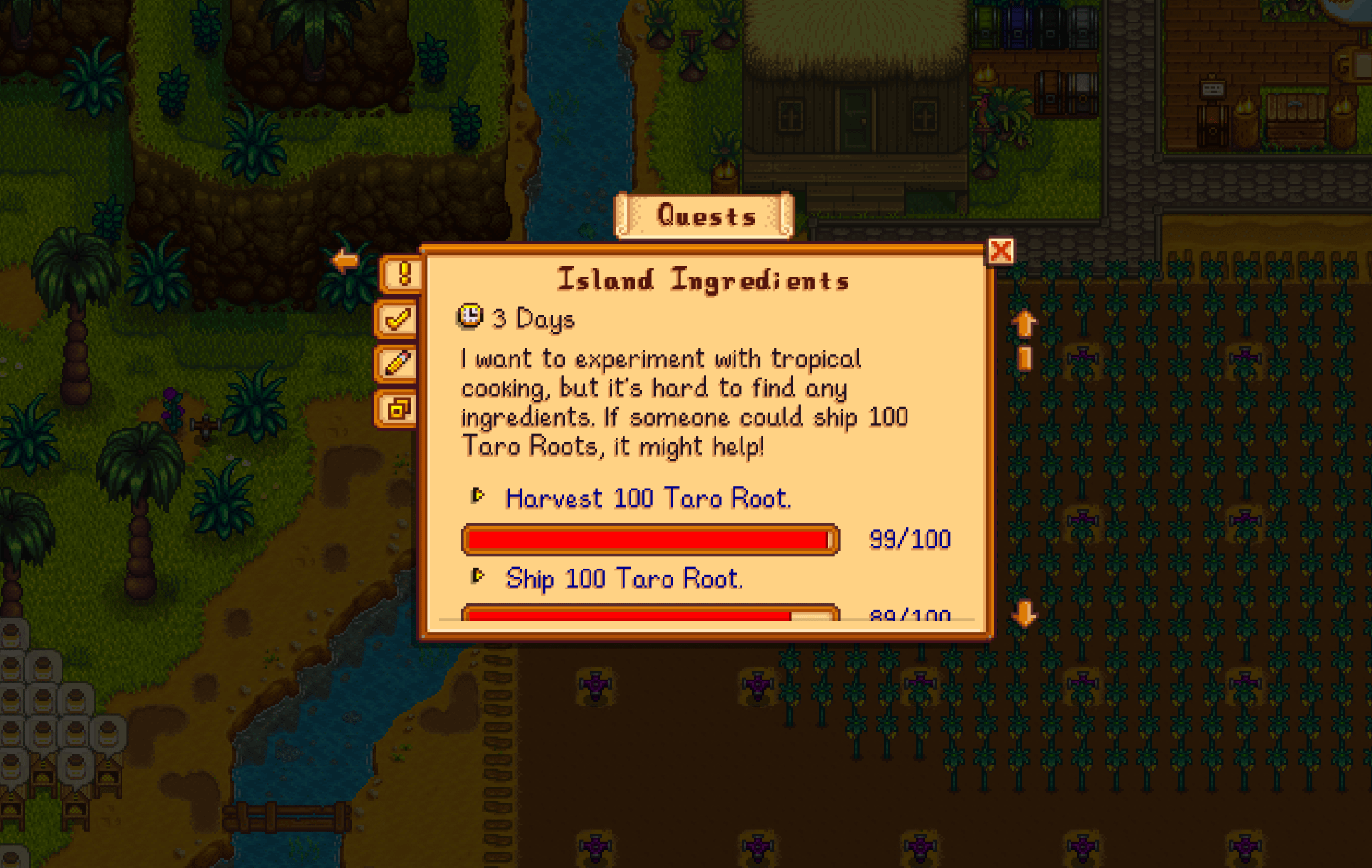
Task: Go back with the orange left arrow
Action: point(345,260)
